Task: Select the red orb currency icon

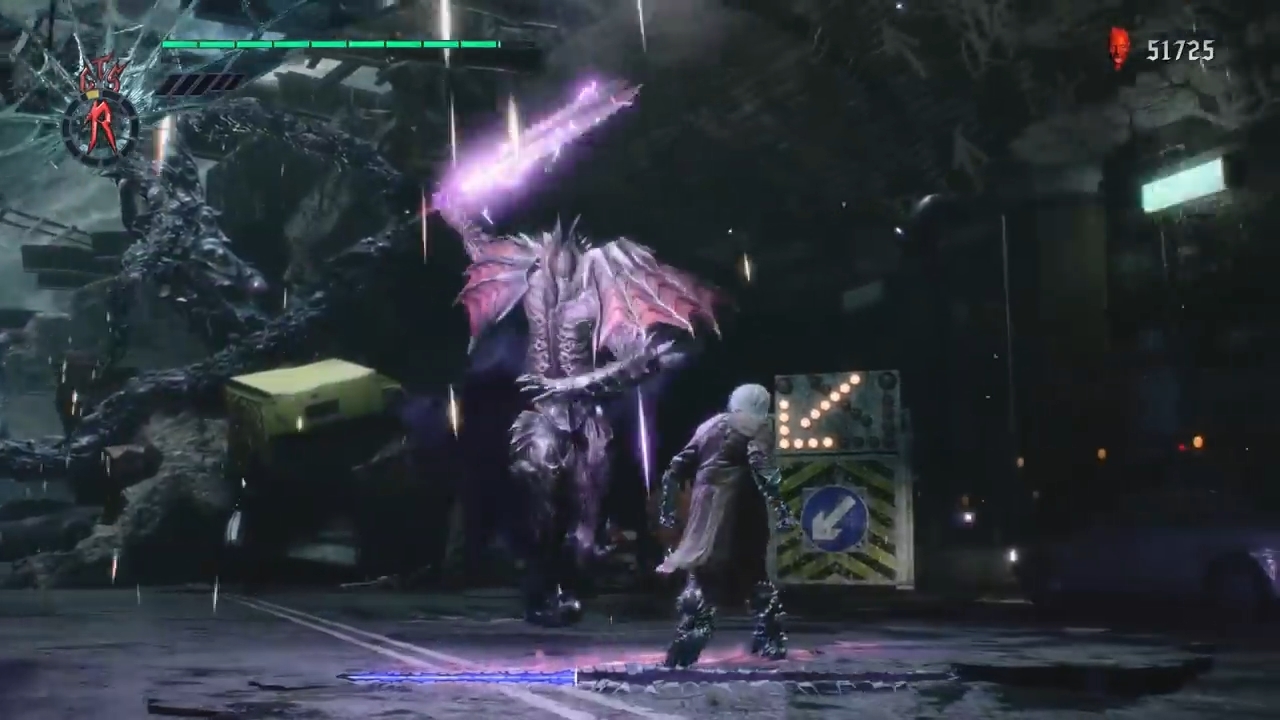Action: click(x=1119, y=48)
